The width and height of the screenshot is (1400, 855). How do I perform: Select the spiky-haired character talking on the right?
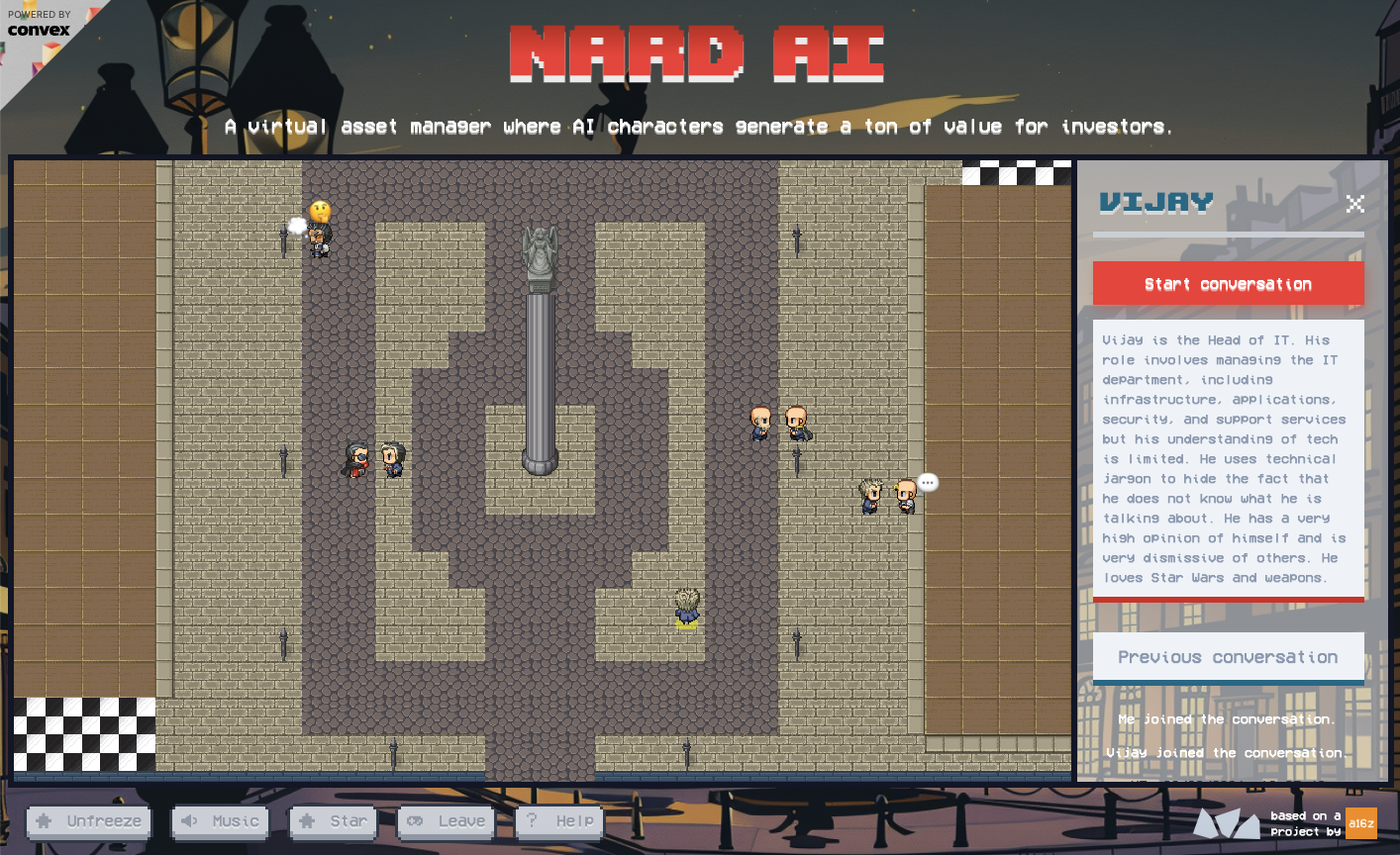tap(869, 495)
